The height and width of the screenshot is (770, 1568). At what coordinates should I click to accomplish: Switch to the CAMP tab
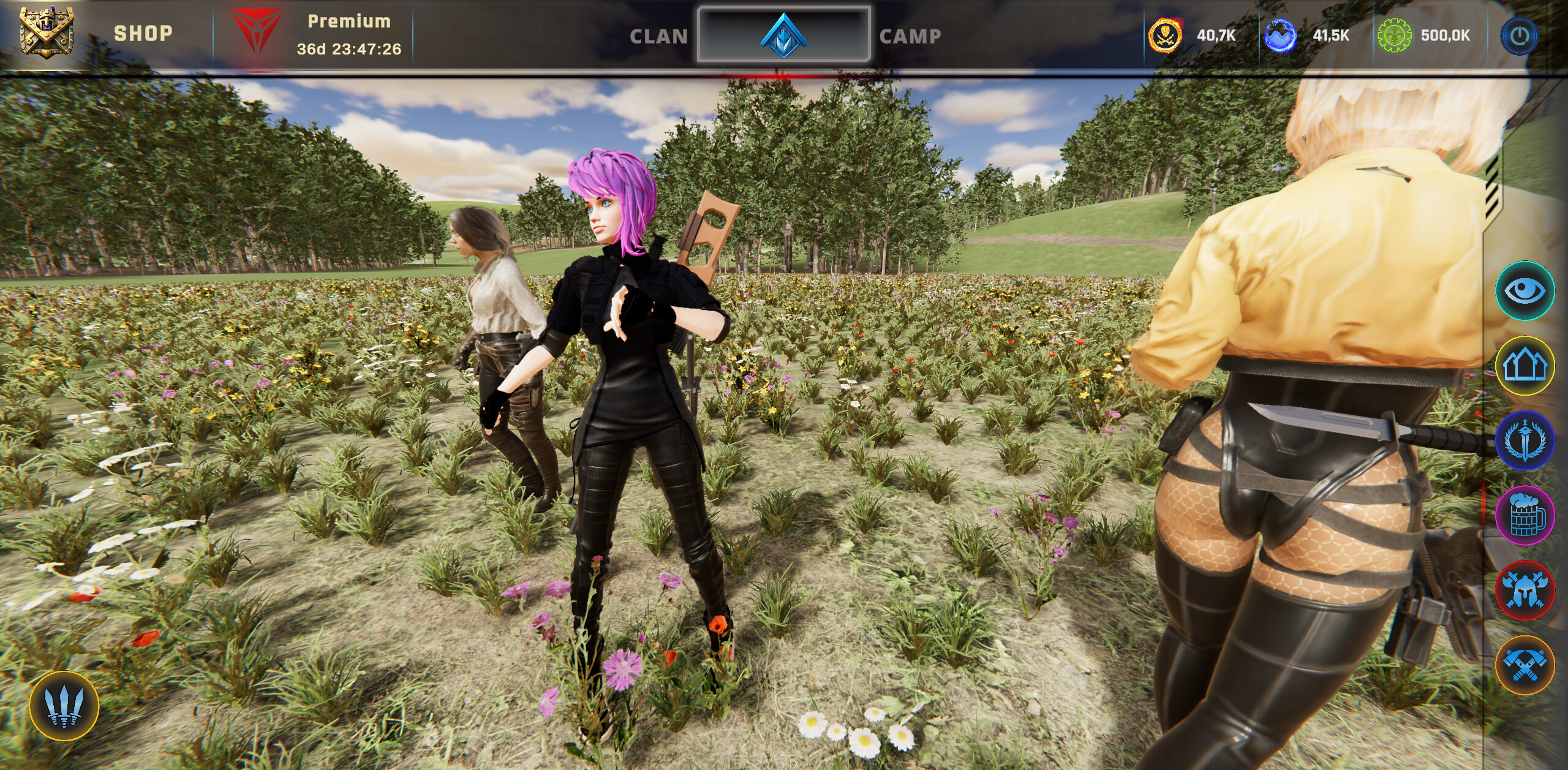coord(910,36)
